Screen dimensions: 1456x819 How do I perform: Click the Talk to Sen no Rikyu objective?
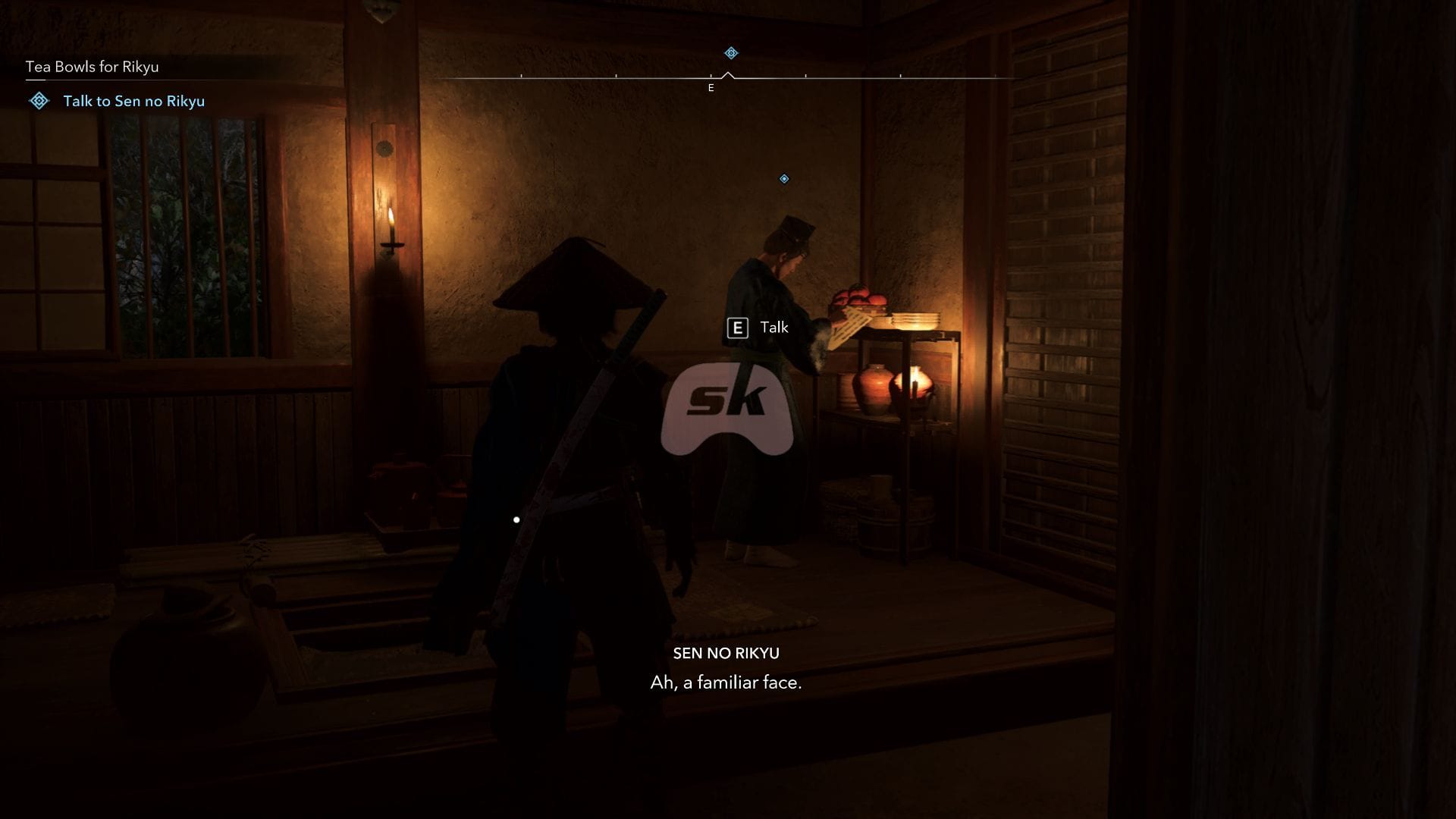pos(133,101)
